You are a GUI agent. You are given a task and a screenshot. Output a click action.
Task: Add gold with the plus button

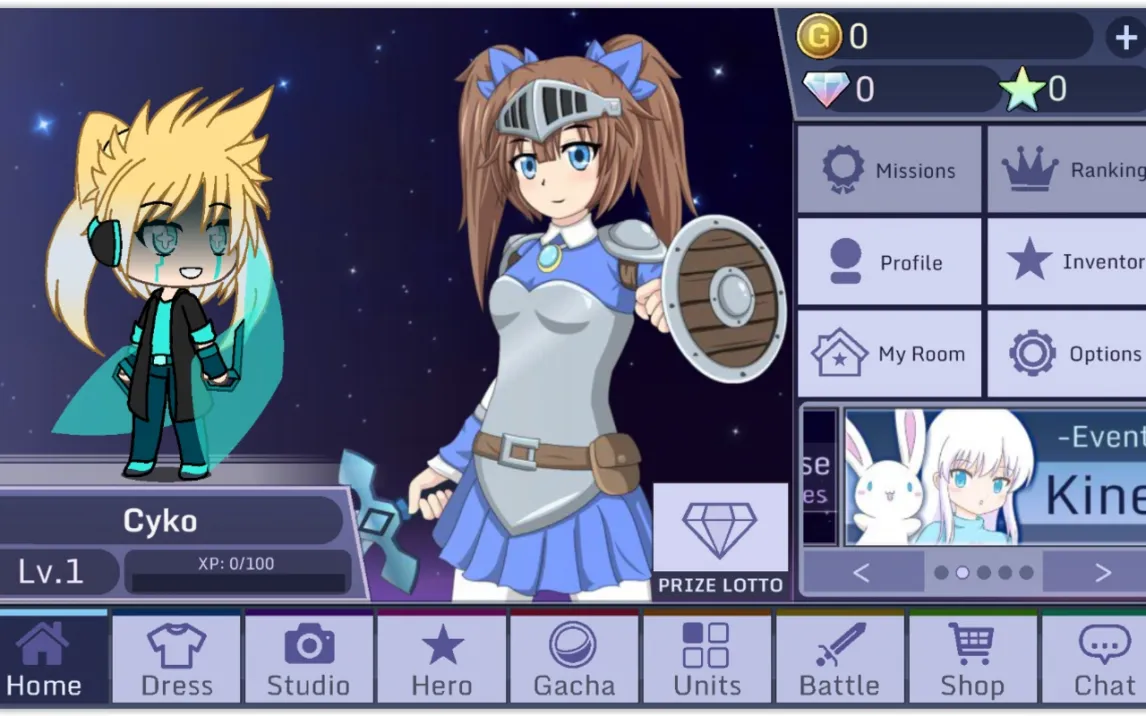pyautogui.click(x=1125, y=37)
